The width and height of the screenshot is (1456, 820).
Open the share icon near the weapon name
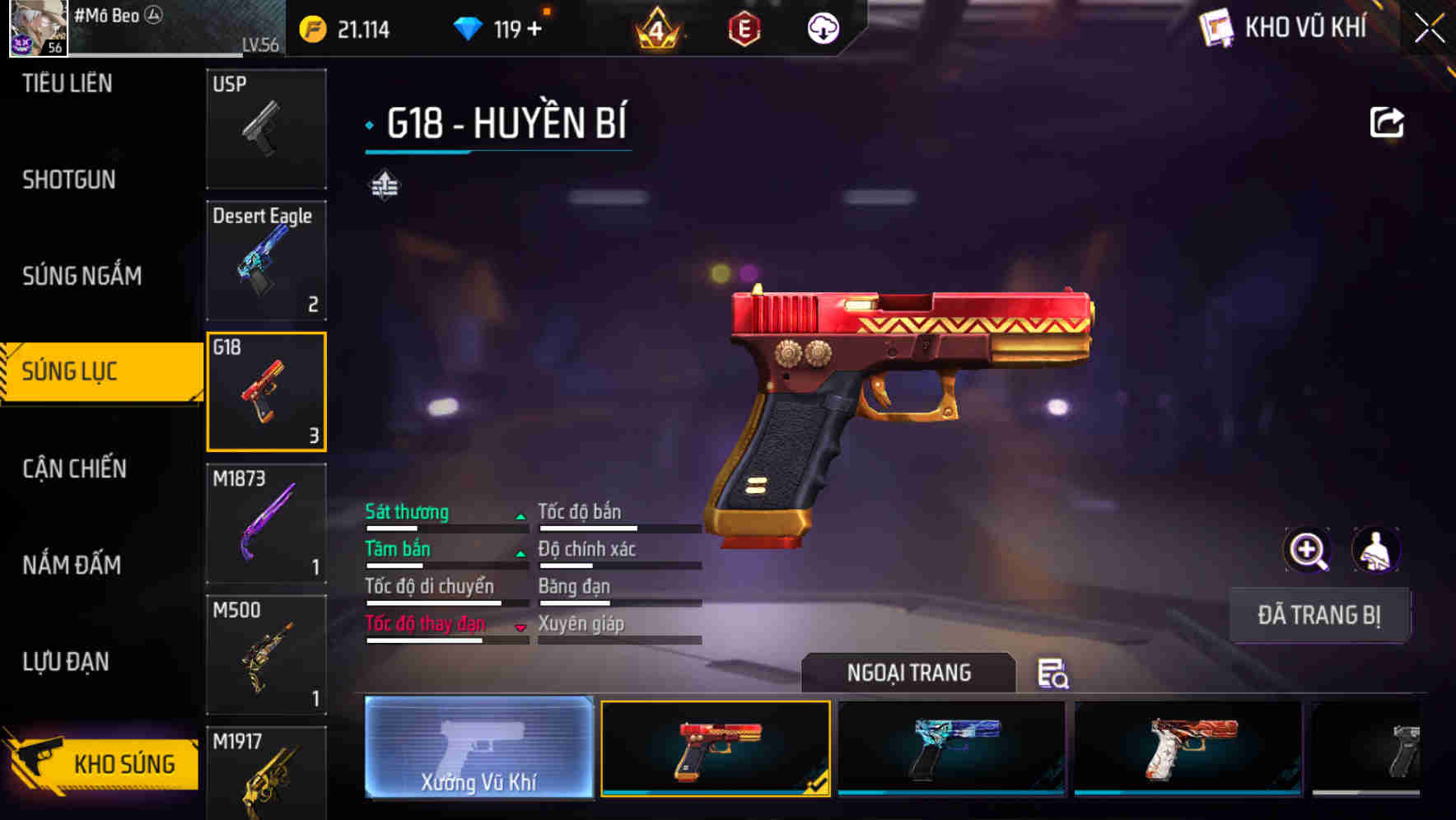tap(1387, 121)
